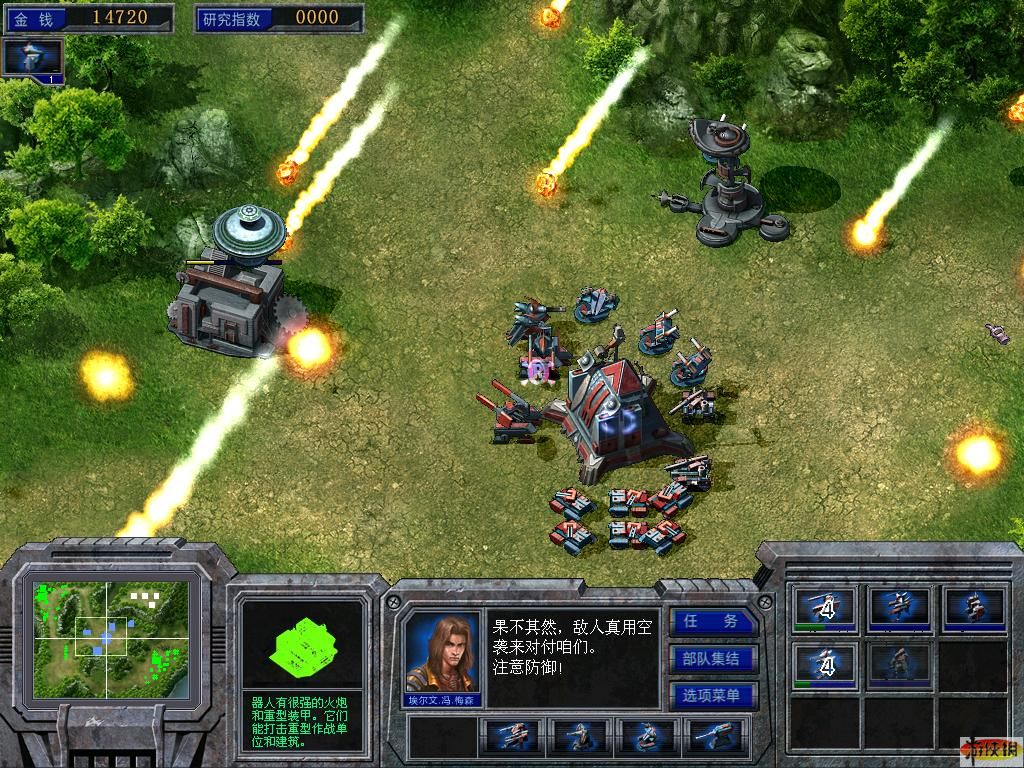Click on the minimap display
This screenshot has width=1024, height=768.
110,638
